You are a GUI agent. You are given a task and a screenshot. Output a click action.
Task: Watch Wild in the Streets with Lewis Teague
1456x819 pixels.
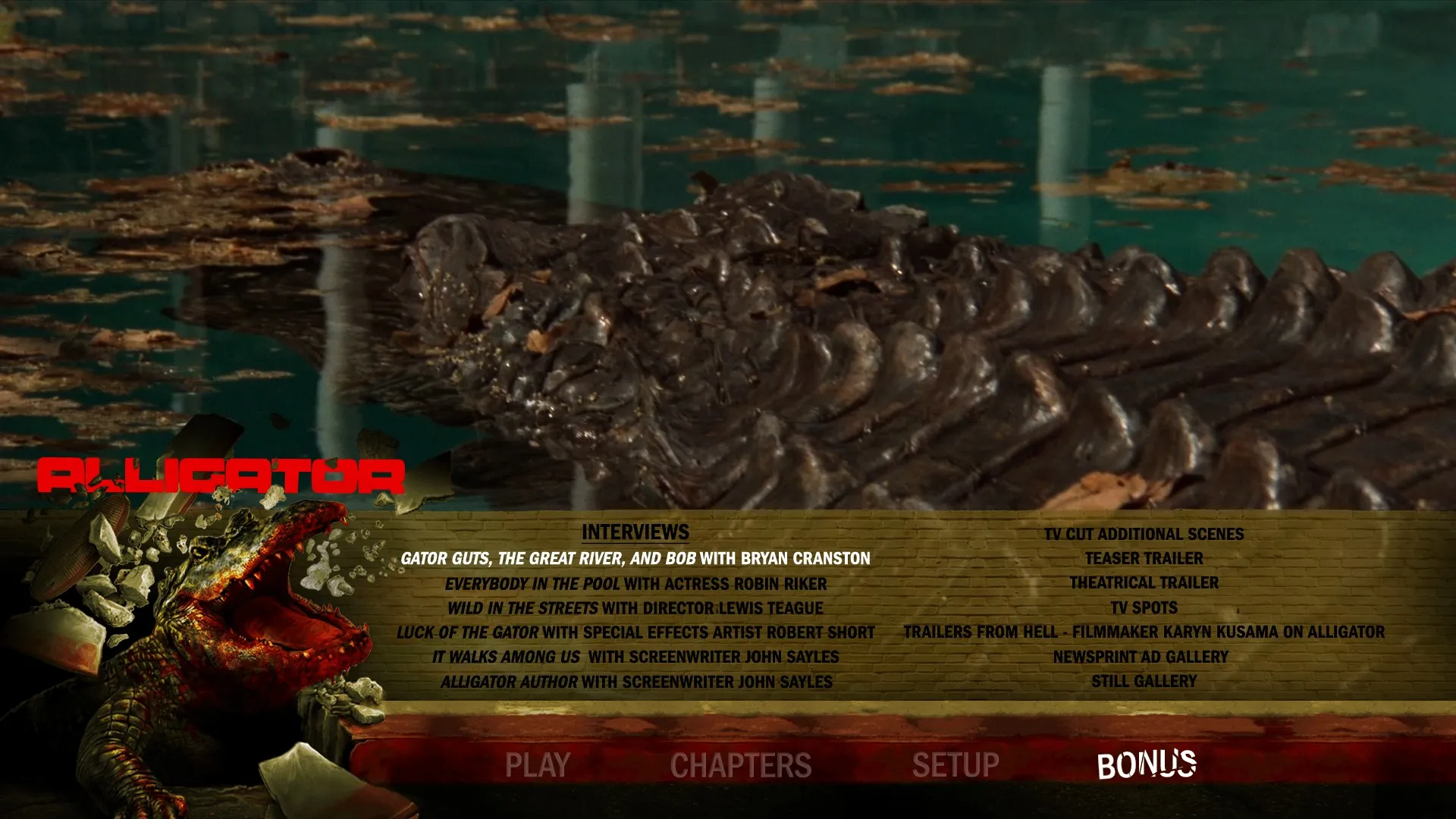point(635,608)
